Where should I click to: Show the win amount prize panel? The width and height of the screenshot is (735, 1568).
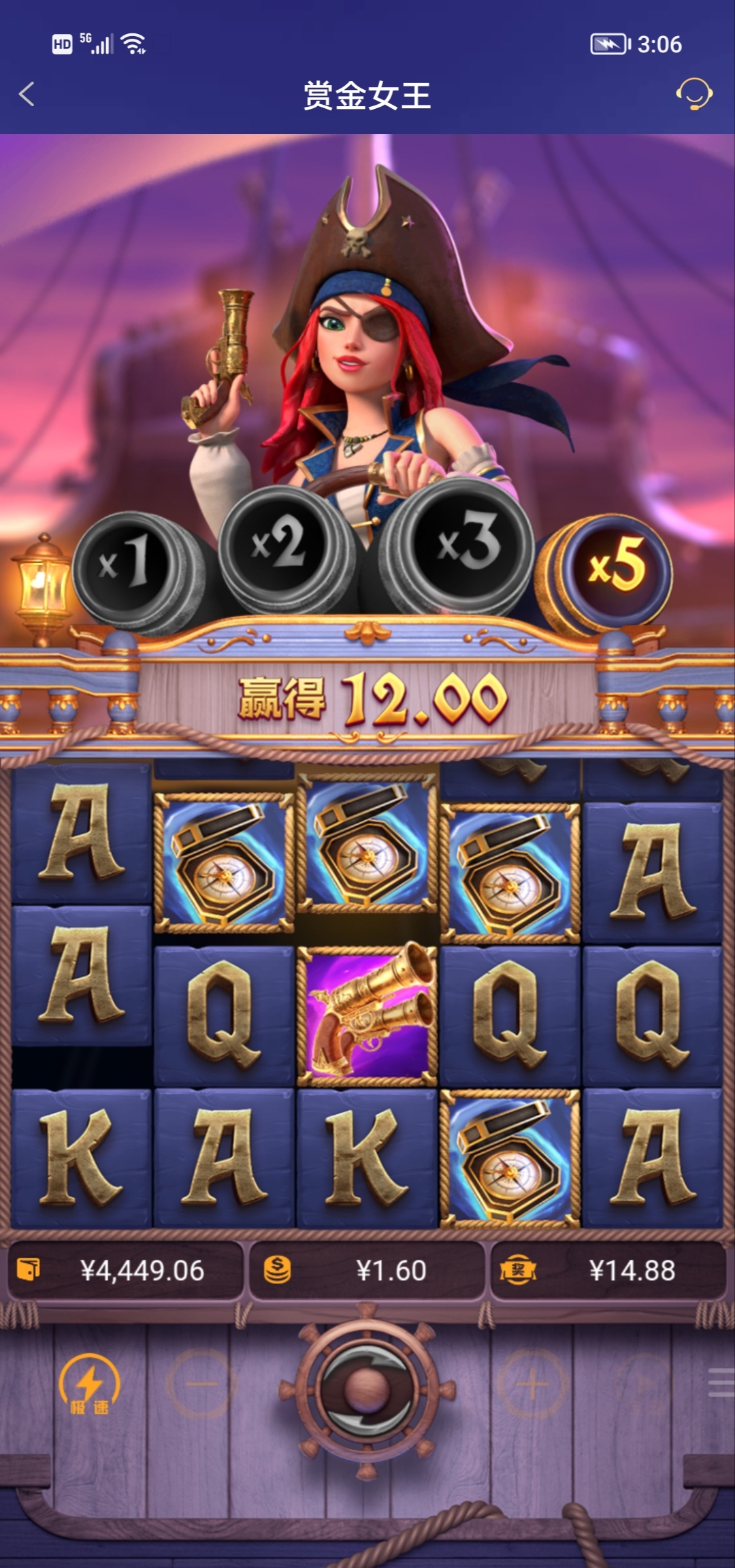tap(608, 1271)
